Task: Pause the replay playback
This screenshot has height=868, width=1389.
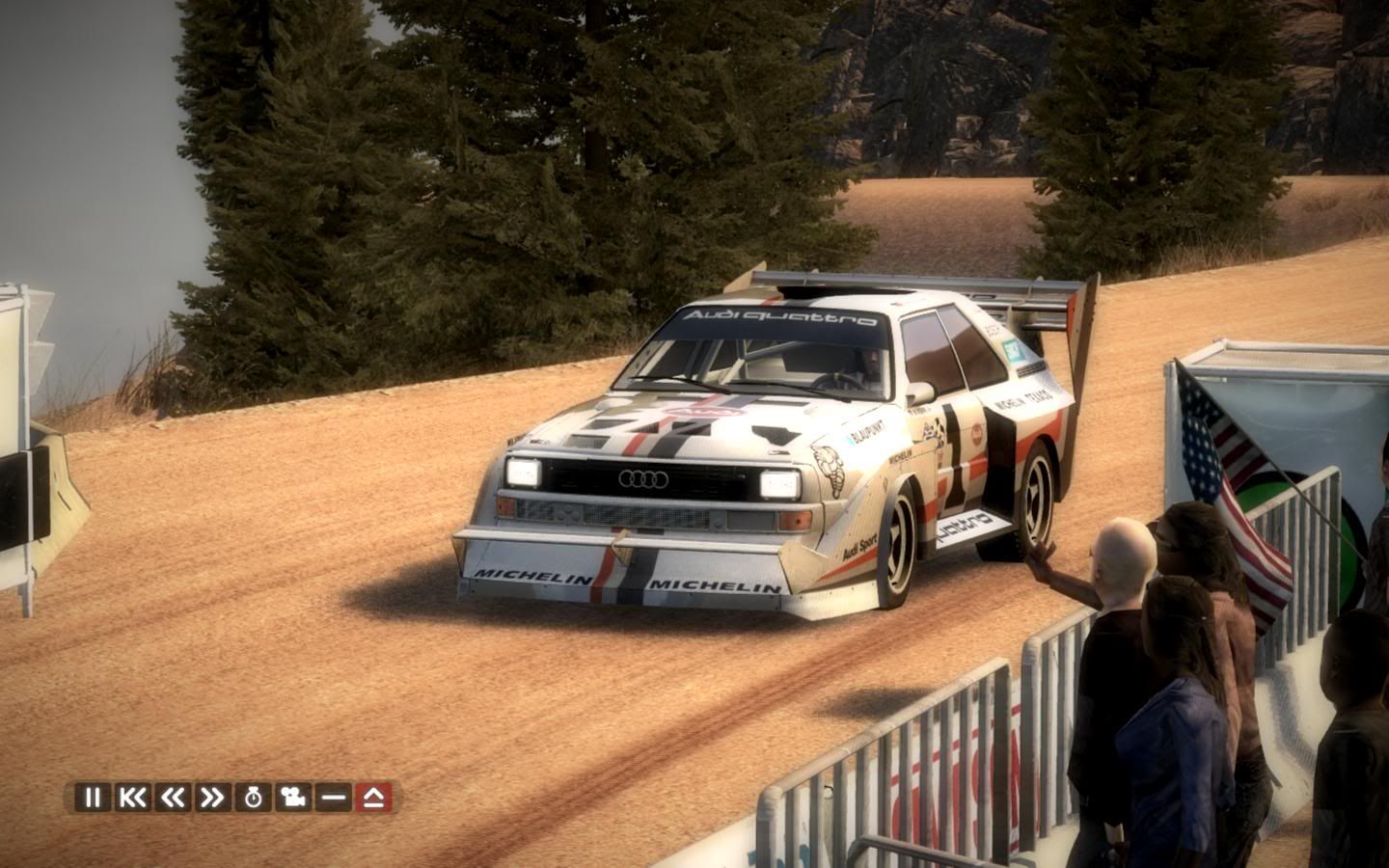Action: (93, 798)
